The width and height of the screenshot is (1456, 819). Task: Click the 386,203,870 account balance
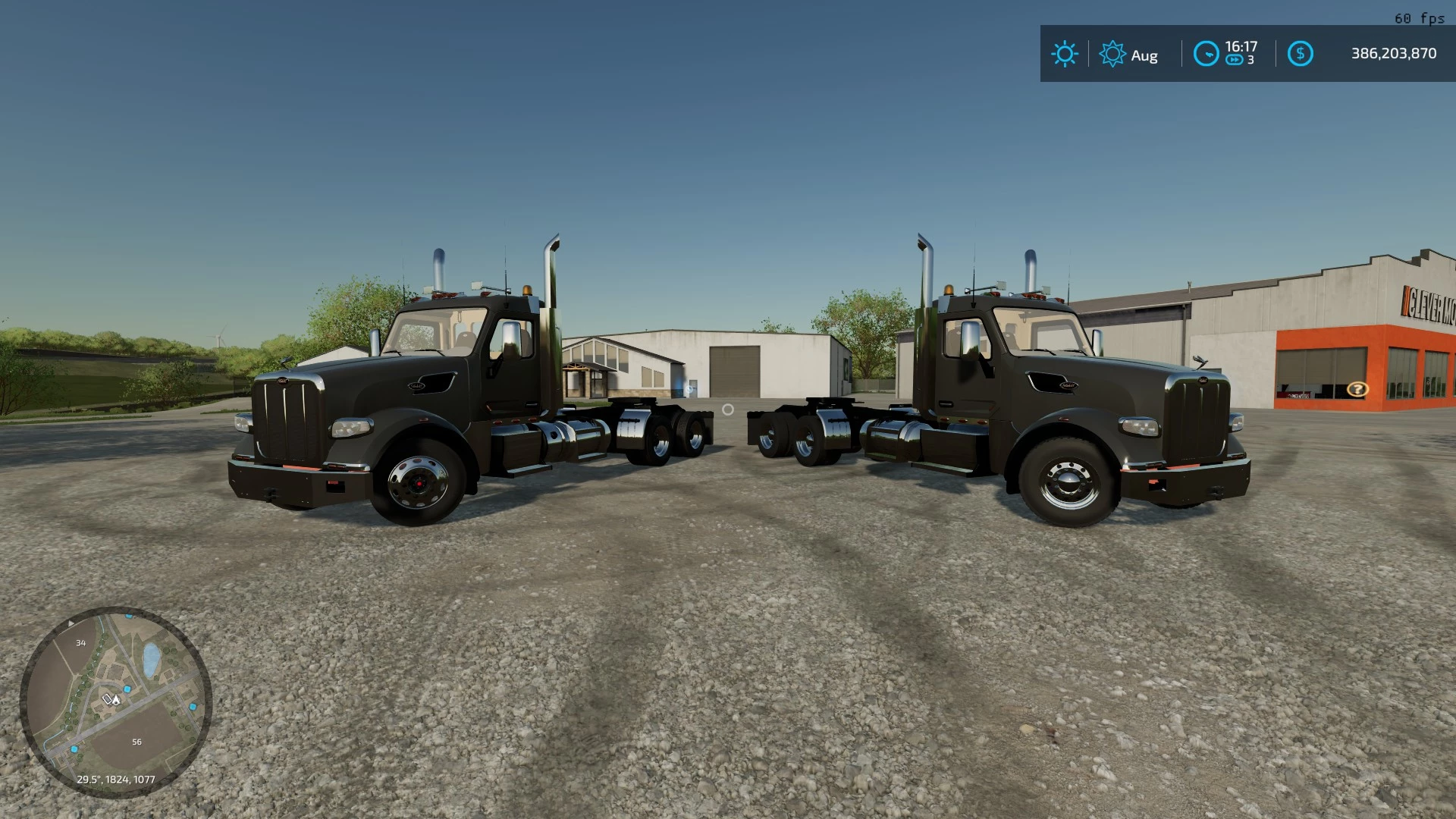(x=1394, y=53)
